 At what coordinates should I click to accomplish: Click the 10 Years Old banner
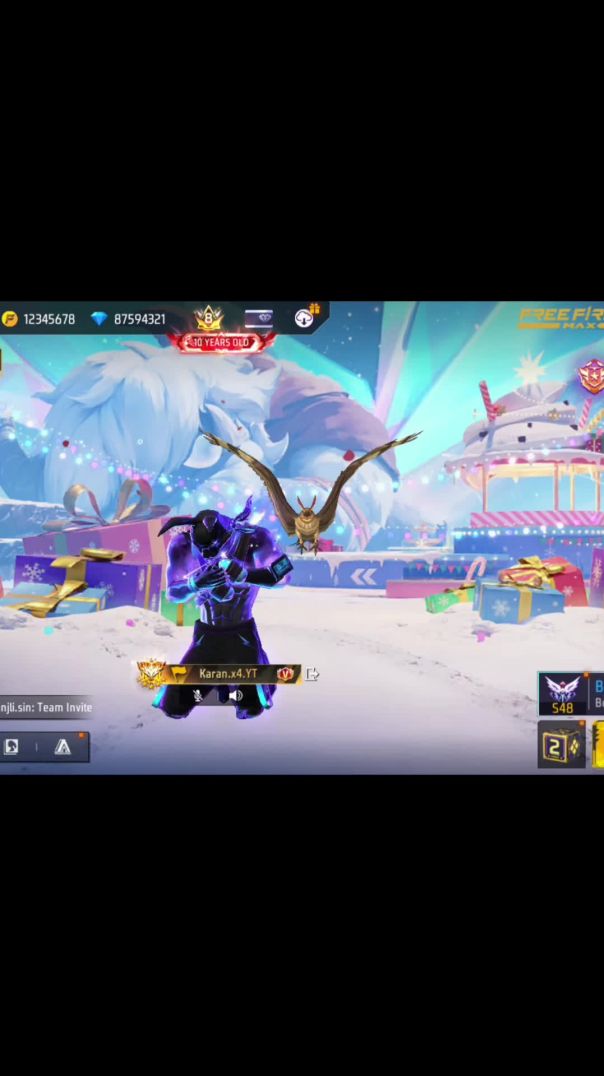(220, 343)
